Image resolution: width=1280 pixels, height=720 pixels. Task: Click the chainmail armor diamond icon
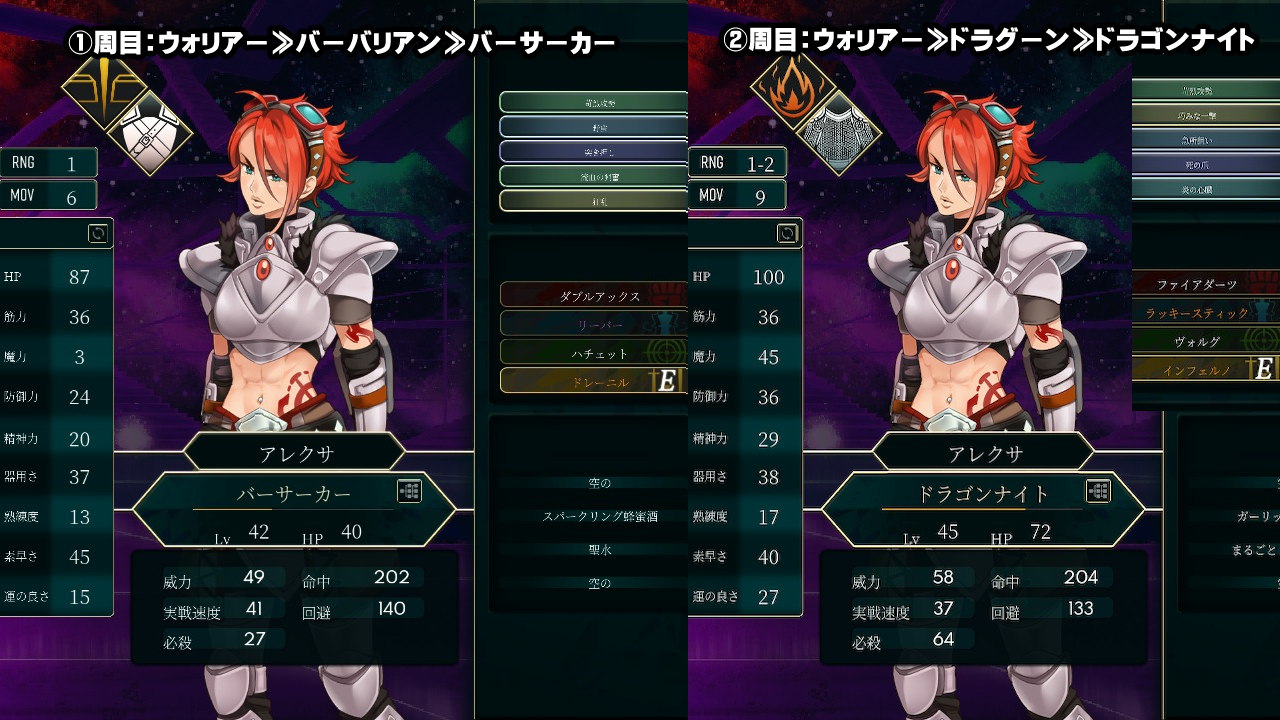pyautogui.click(x=838, y=131)
